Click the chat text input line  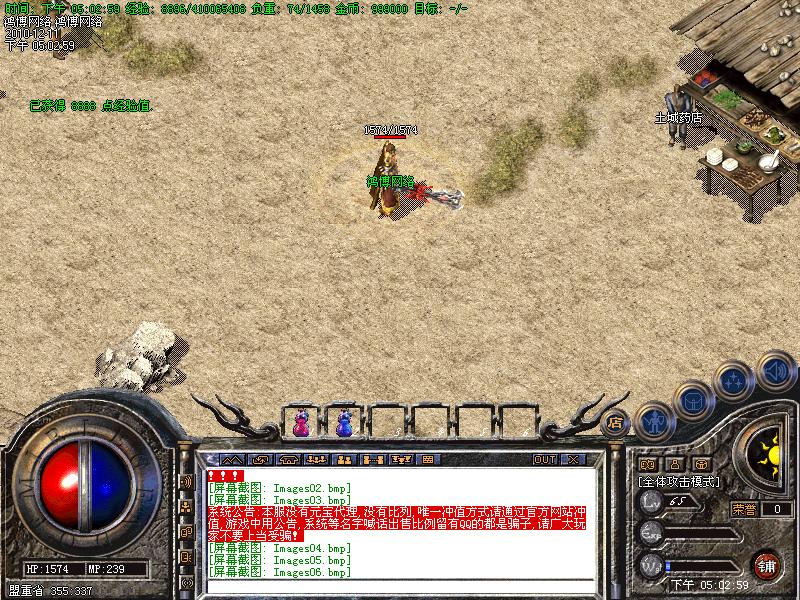[x=400, y=585]
